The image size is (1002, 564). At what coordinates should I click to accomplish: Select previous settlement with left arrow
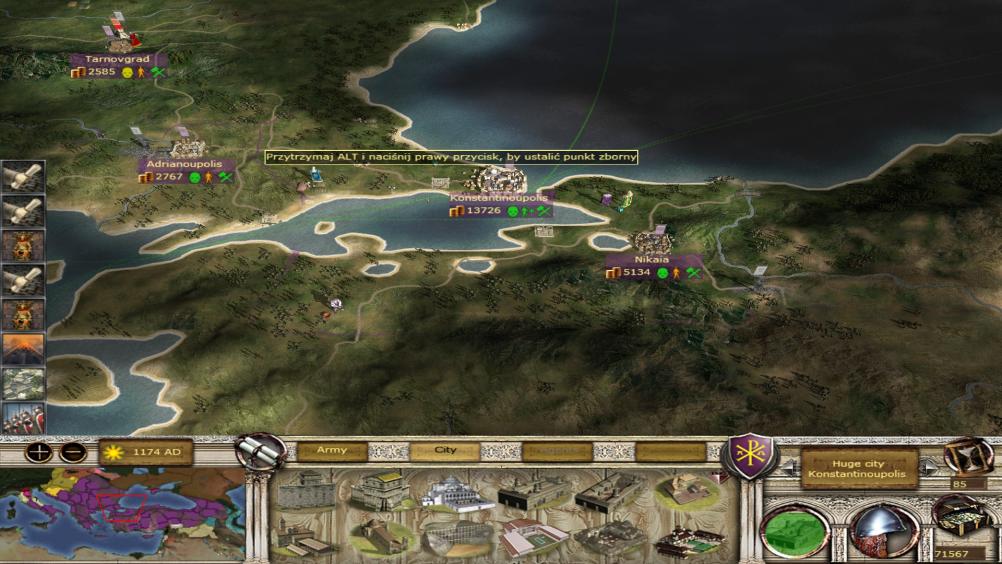coord(789,468)
